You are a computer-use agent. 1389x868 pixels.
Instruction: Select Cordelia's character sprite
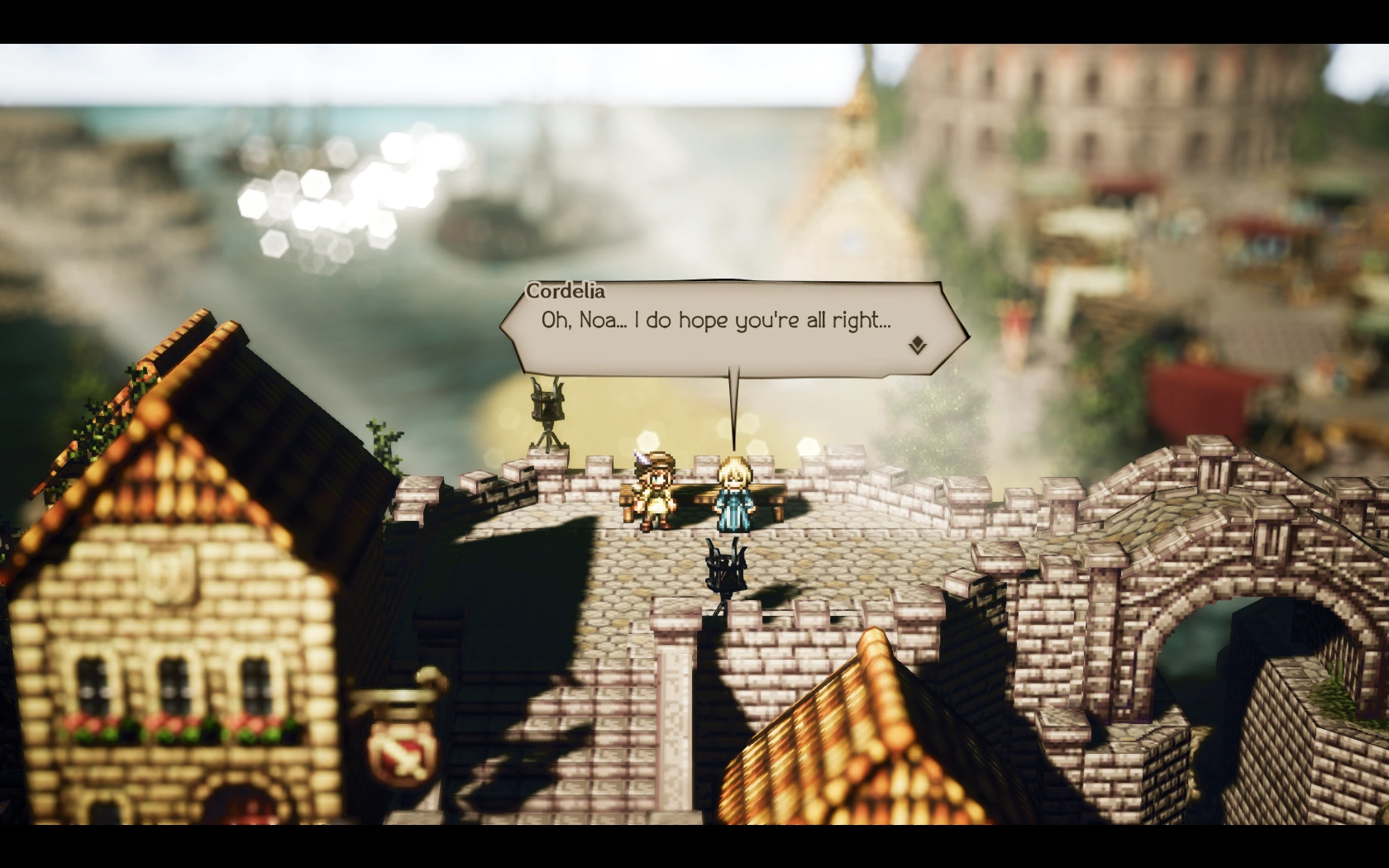(734, 496)
